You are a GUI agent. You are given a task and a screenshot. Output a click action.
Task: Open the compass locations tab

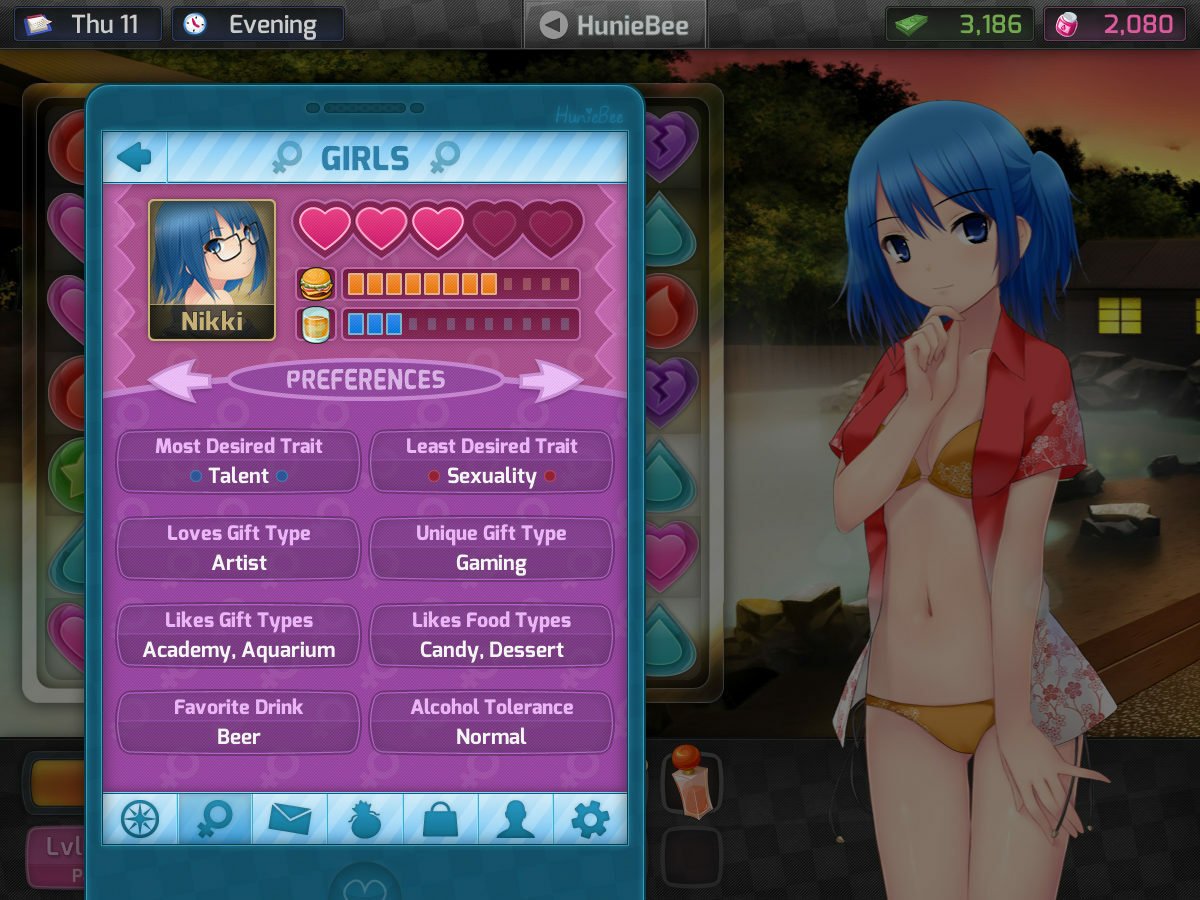[x=140, y=820]
